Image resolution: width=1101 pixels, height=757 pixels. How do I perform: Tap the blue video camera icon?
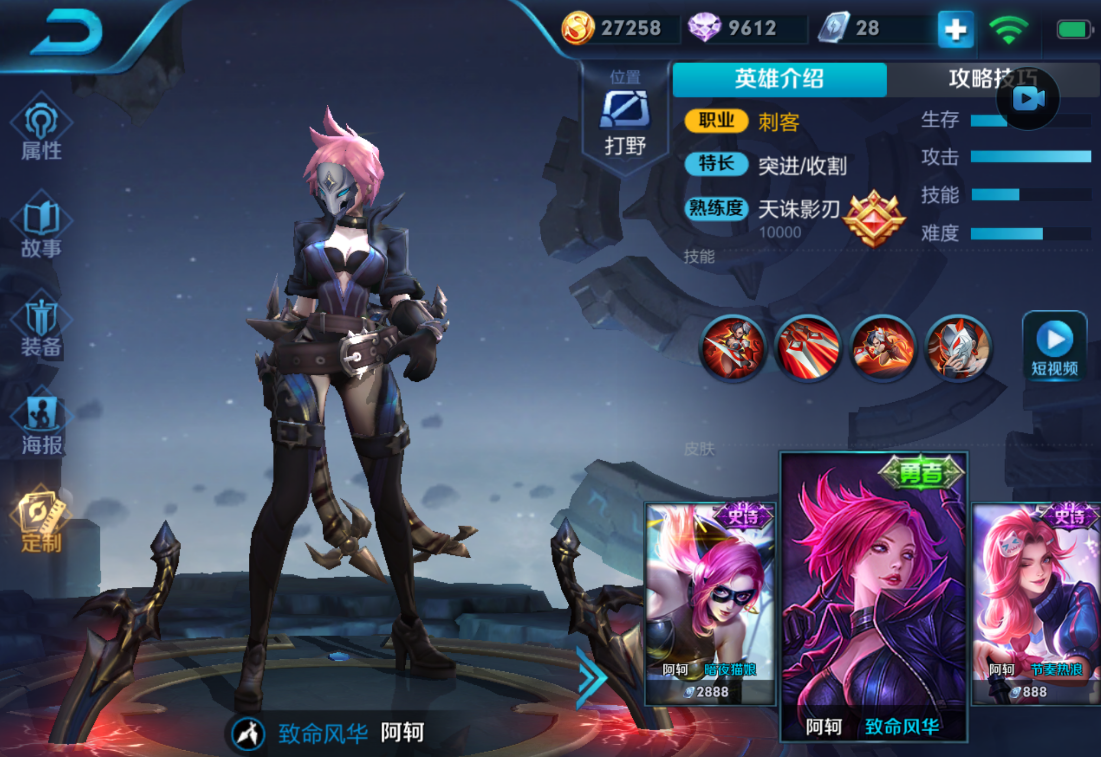(1028, 98)
